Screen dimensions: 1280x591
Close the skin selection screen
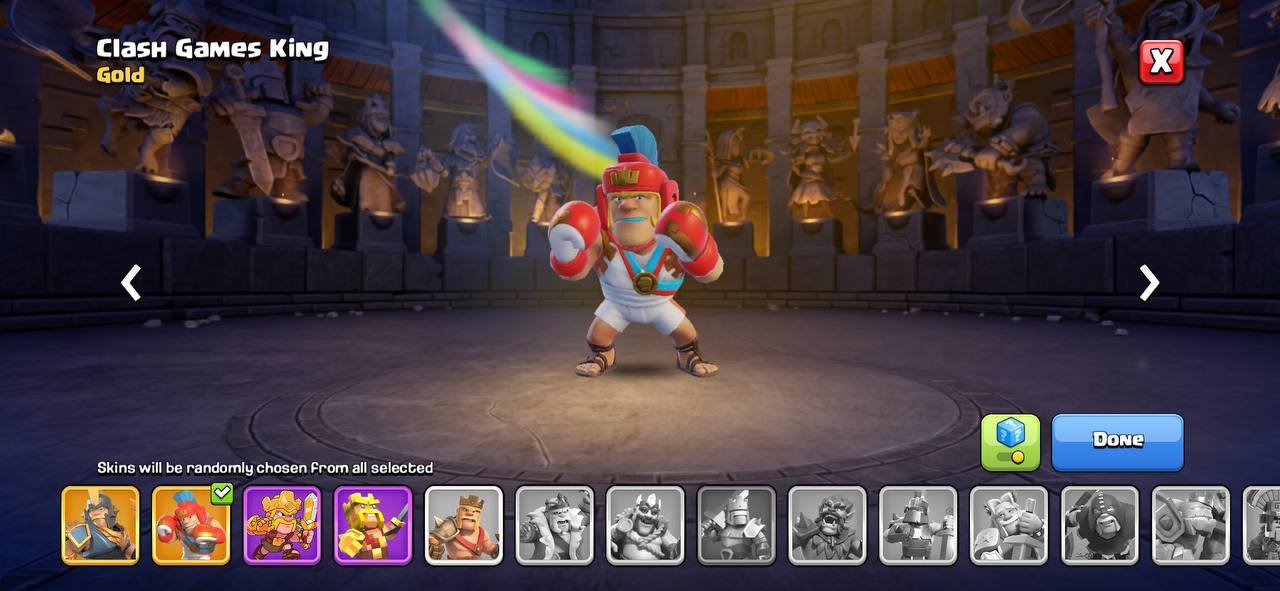[x=1161, y=62]
